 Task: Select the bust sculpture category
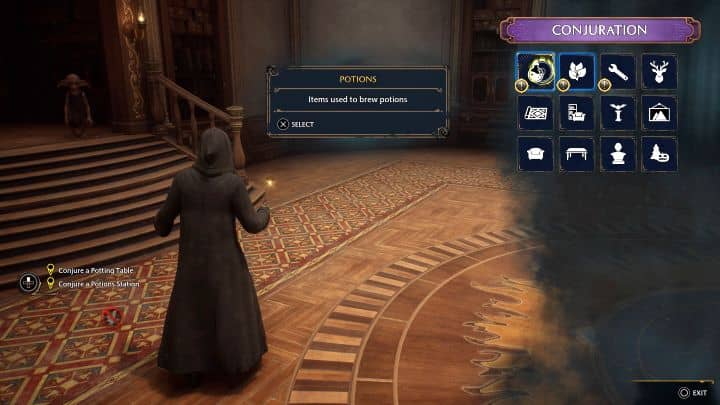click(618, 153)
